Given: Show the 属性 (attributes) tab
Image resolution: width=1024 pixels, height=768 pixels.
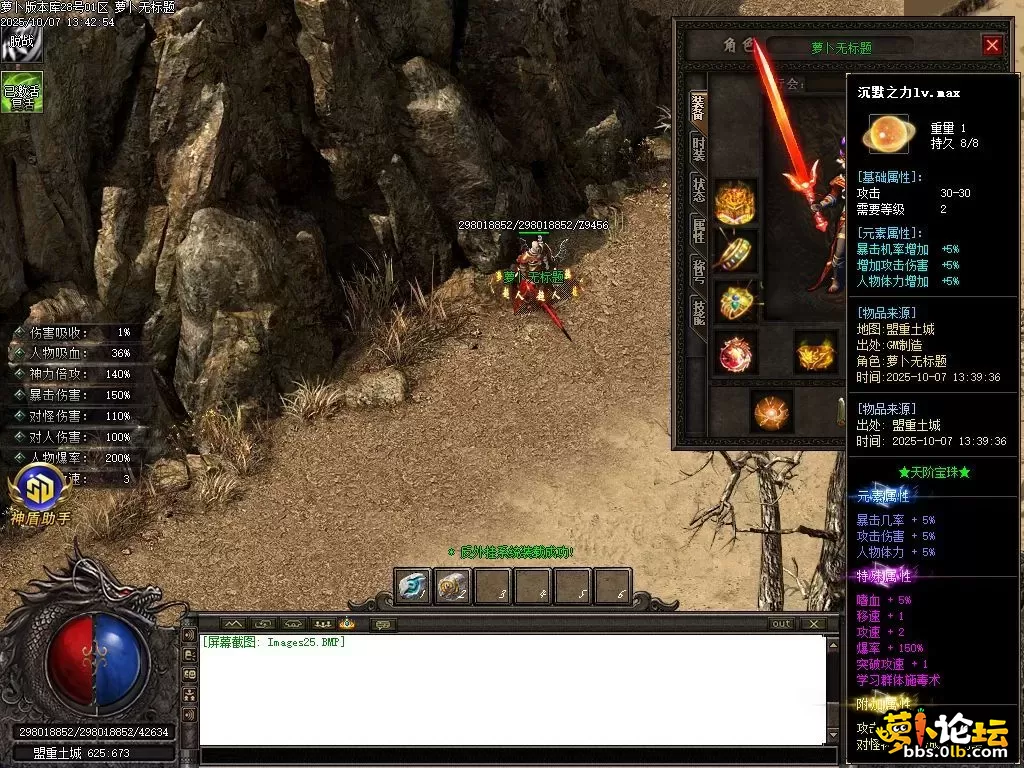Looking at the screenshot, I should coord(698,232).
